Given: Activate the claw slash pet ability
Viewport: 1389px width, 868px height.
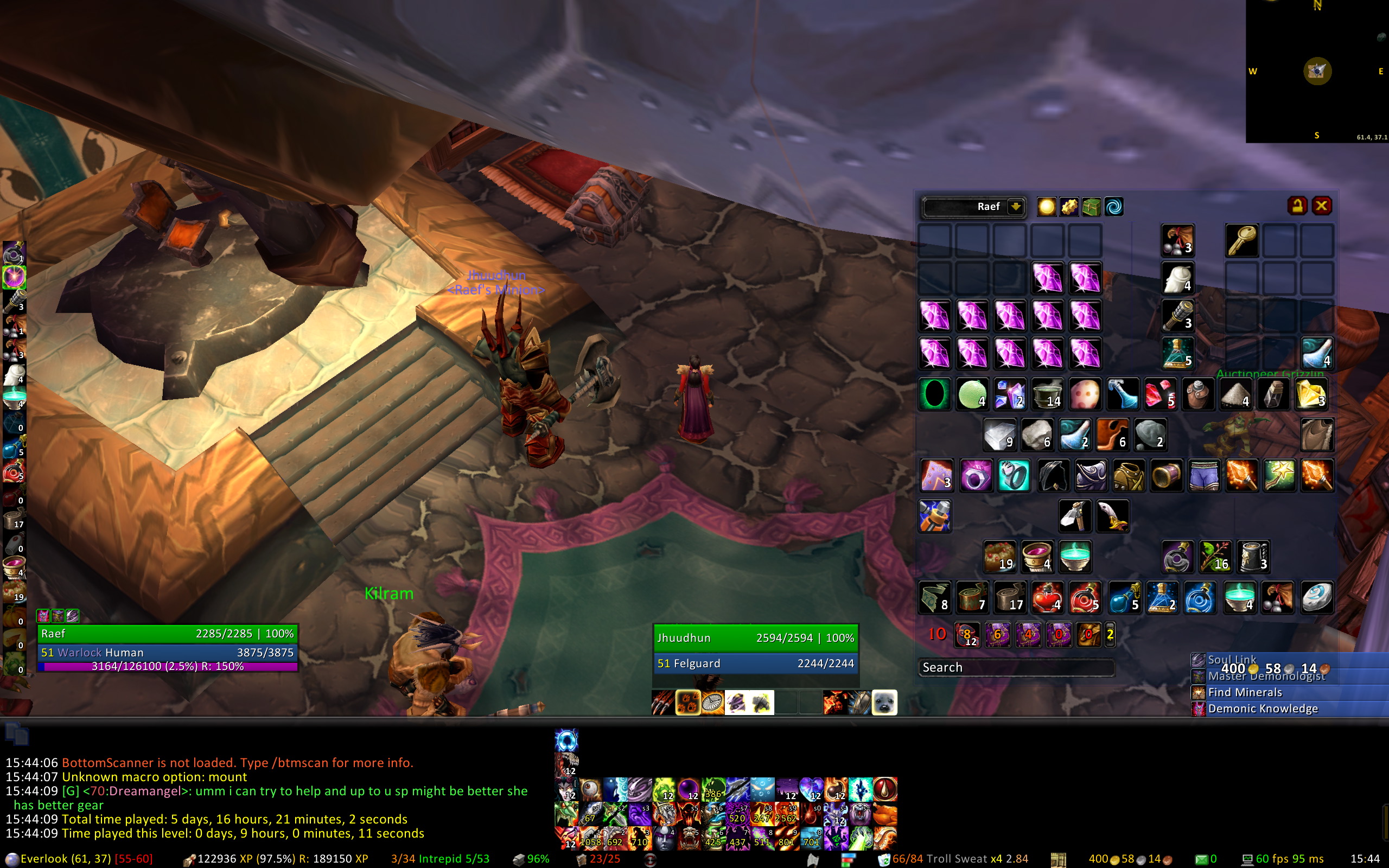Looking at the screenshot, I should pos(663,703).
